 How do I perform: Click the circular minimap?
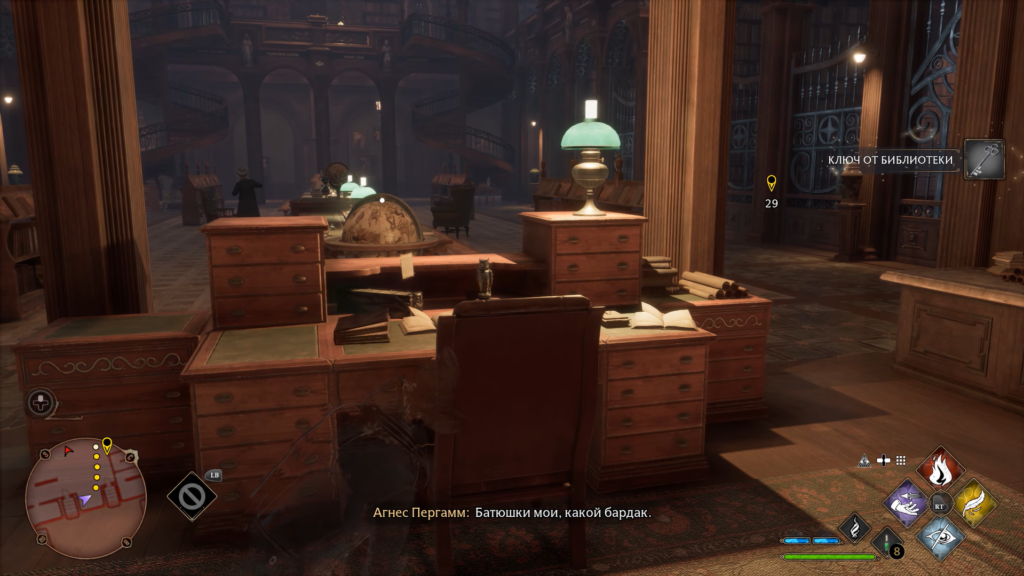[x=86, y=497]
